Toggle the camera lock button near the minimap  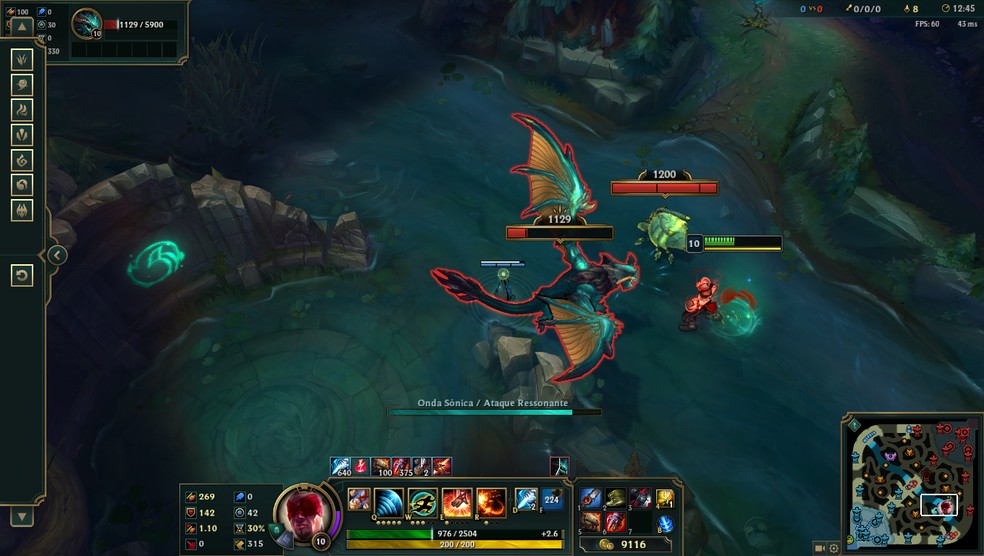point(820,548)
